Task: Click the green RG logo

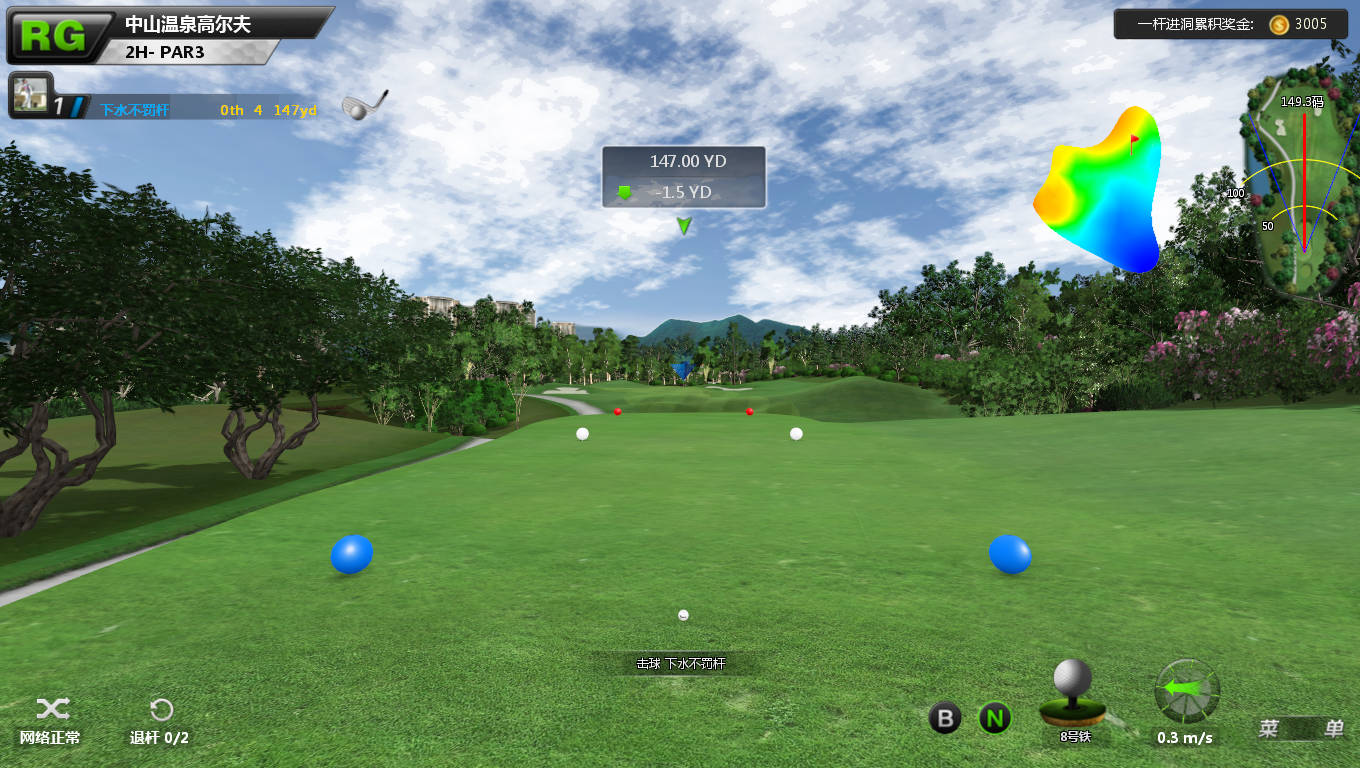Action: [x=55, y=36]
